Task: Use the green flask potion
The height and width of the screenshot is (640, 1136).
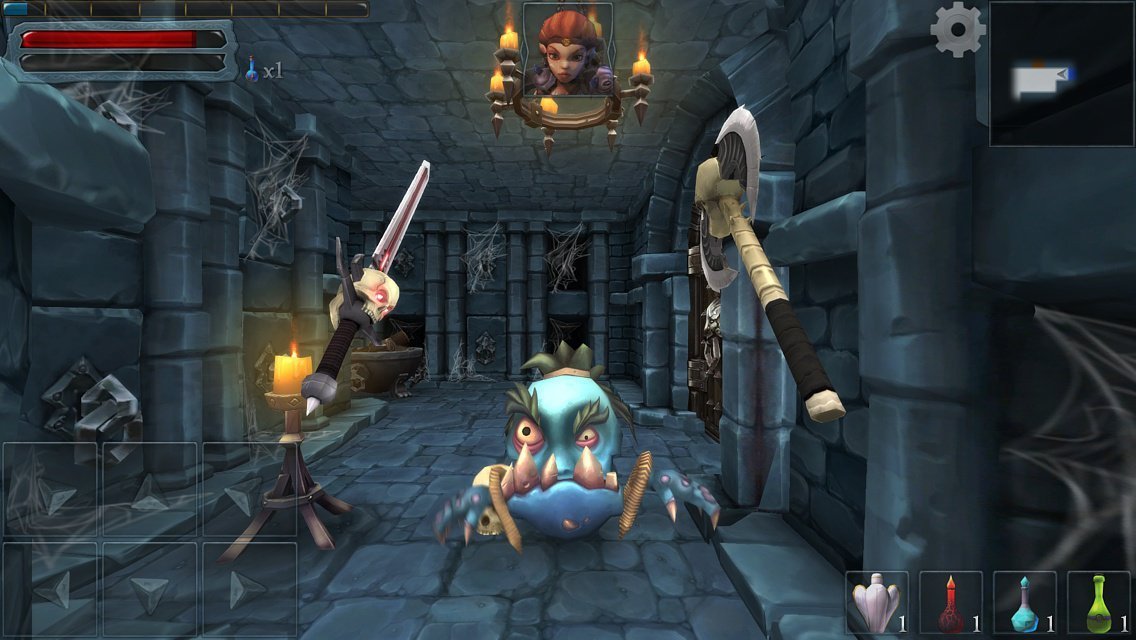Action: (x=1099, y=604)
